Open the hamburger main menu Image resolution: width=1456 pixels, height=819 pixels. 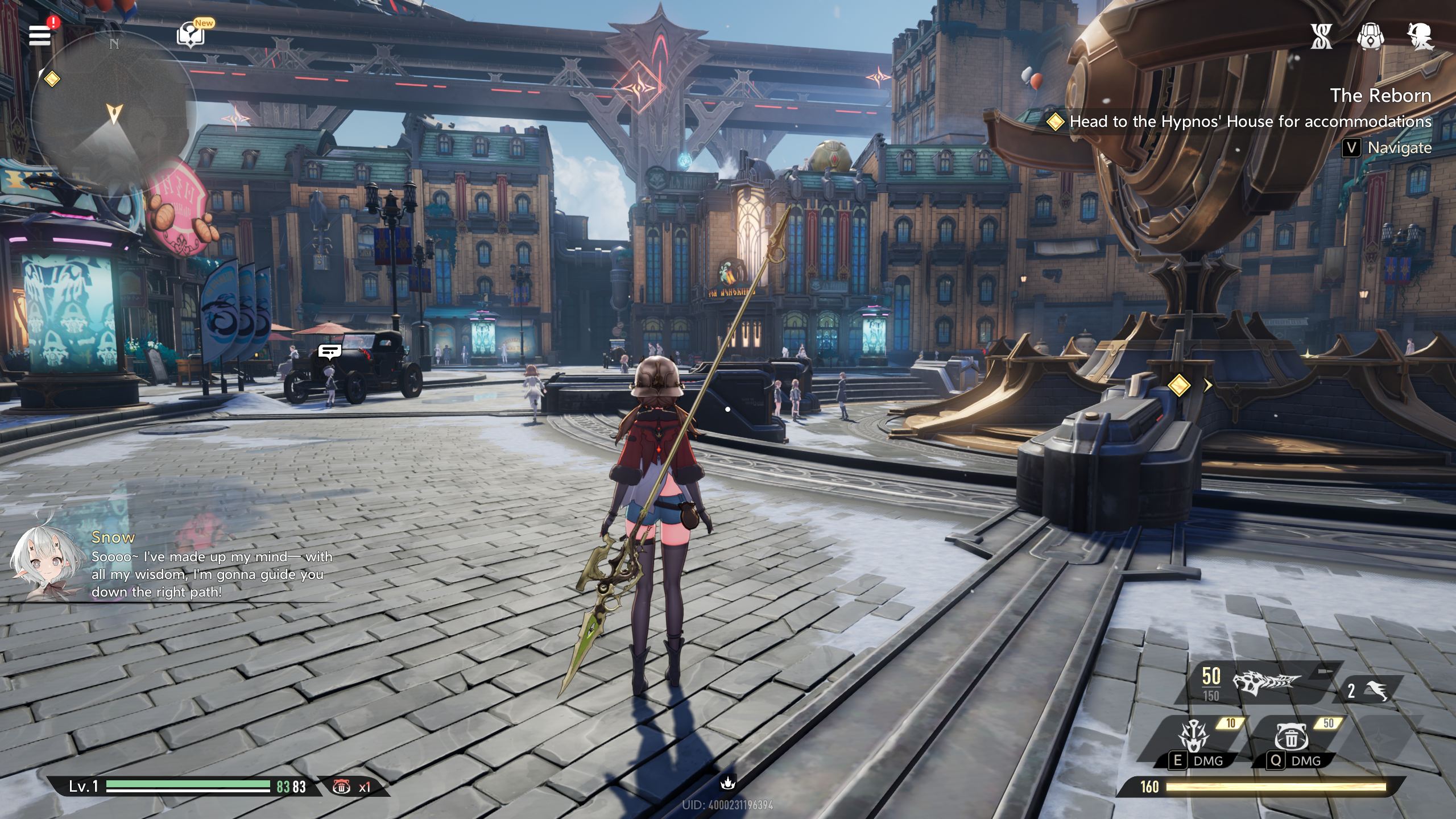(40, 35)
